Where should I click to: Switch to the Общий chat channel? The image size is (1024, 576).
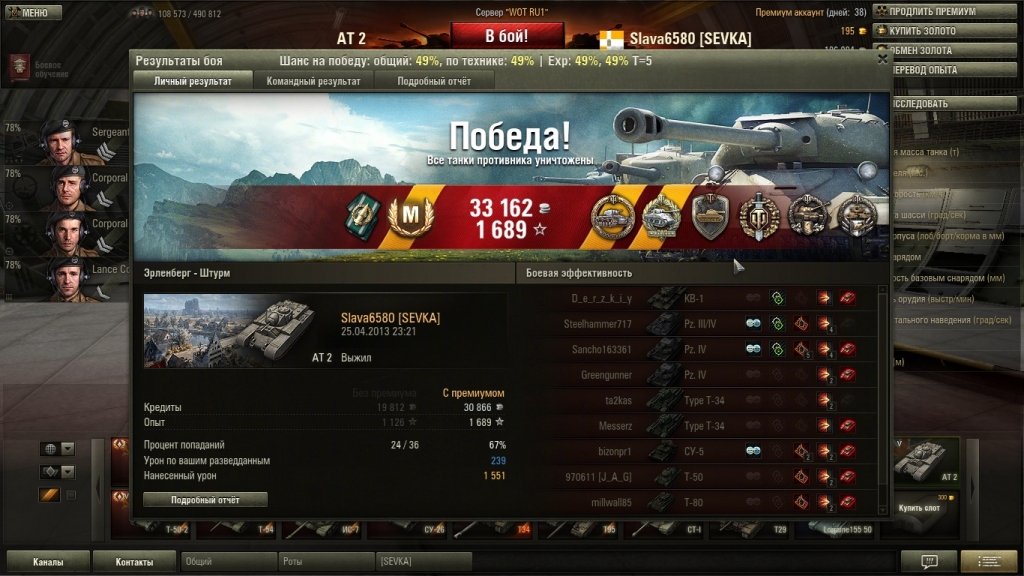(228, 562)
